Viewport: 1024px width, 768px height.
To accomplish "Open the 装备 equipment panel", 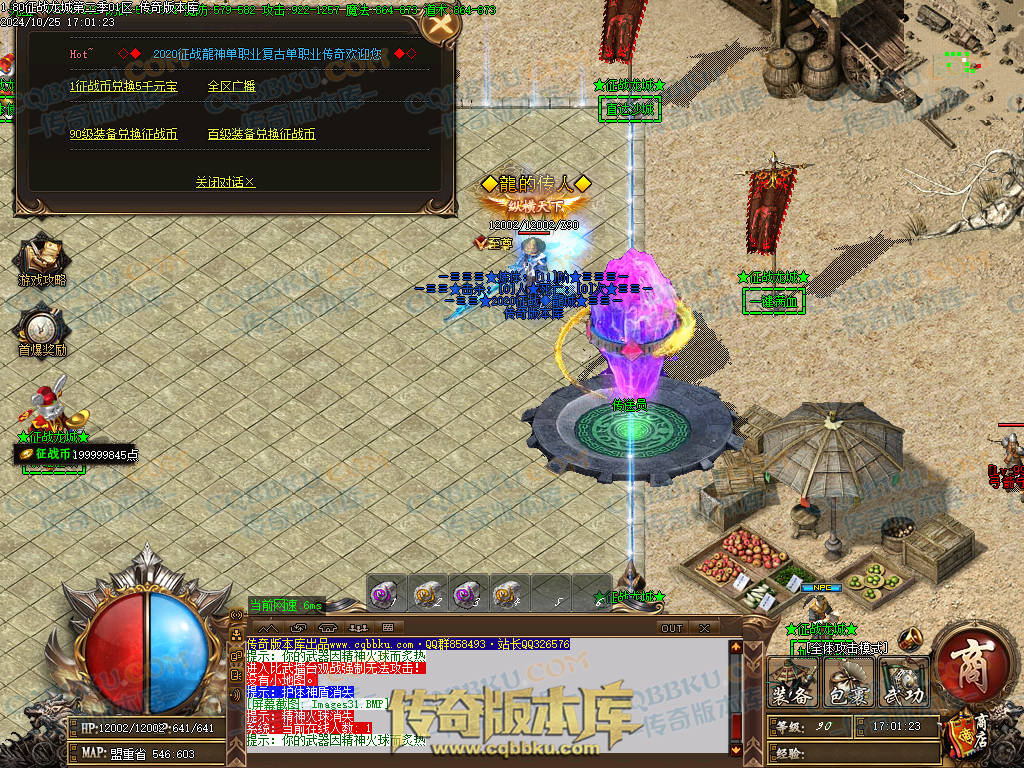I will point(793,684).
